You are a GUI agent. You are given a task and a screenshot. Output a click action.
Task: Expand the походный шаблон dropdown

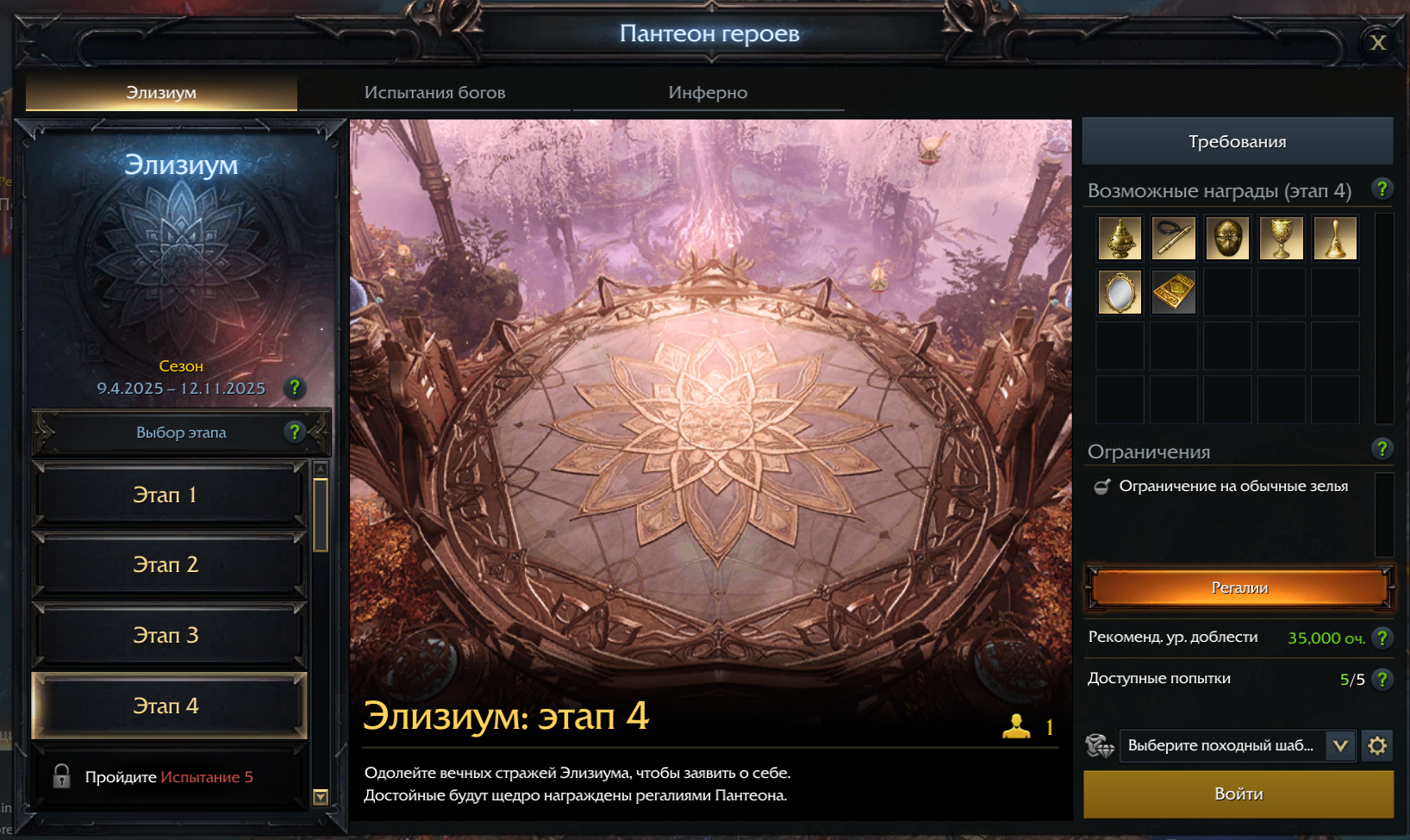click(1338, 748)
